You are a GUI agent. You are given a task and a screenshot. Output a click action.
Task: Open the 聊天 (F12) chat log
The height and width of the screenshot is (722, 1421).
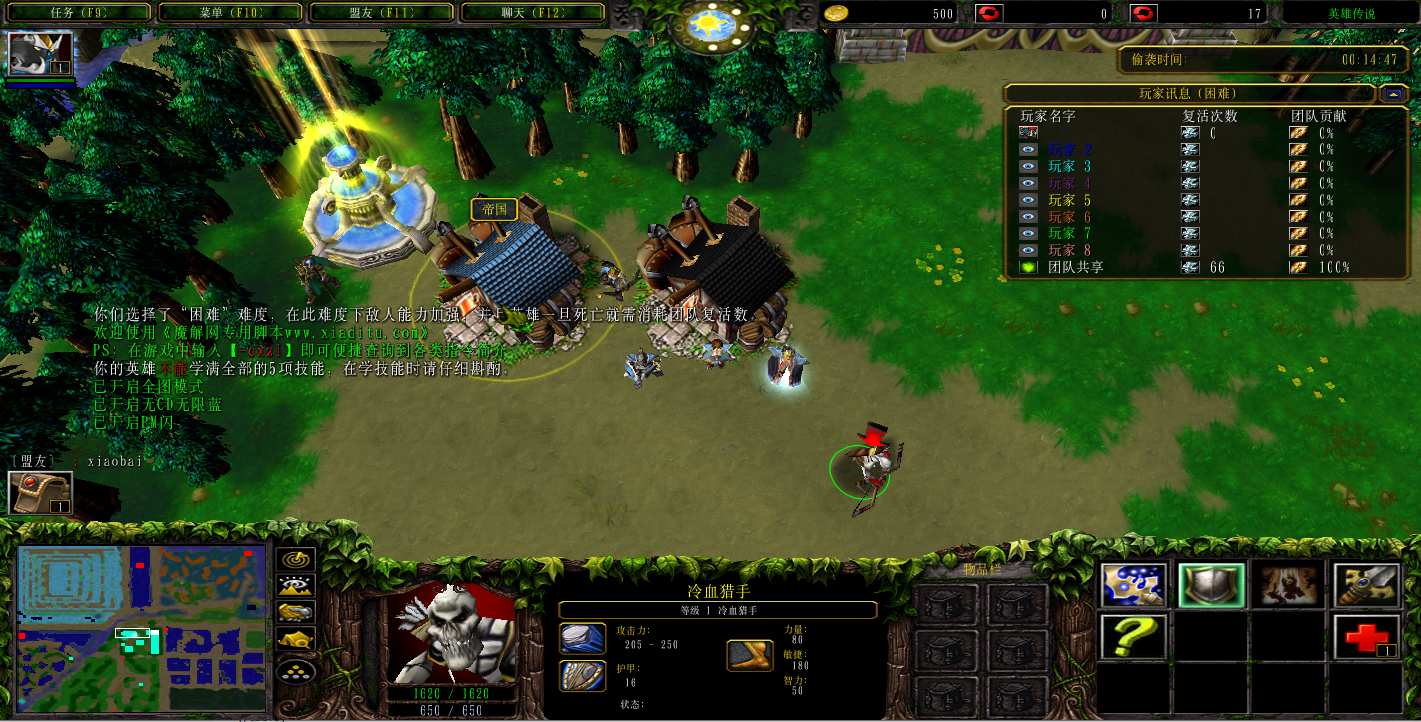533,13
